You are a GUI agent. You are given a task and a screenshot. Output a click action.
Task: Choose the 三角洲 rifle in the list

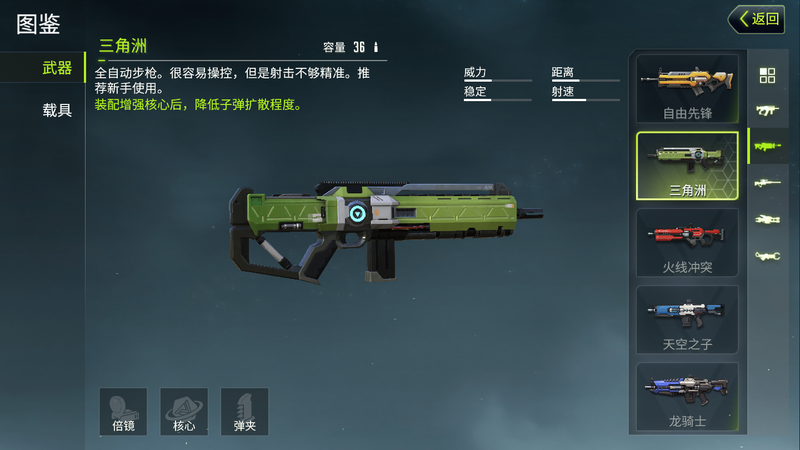(687, 166)
